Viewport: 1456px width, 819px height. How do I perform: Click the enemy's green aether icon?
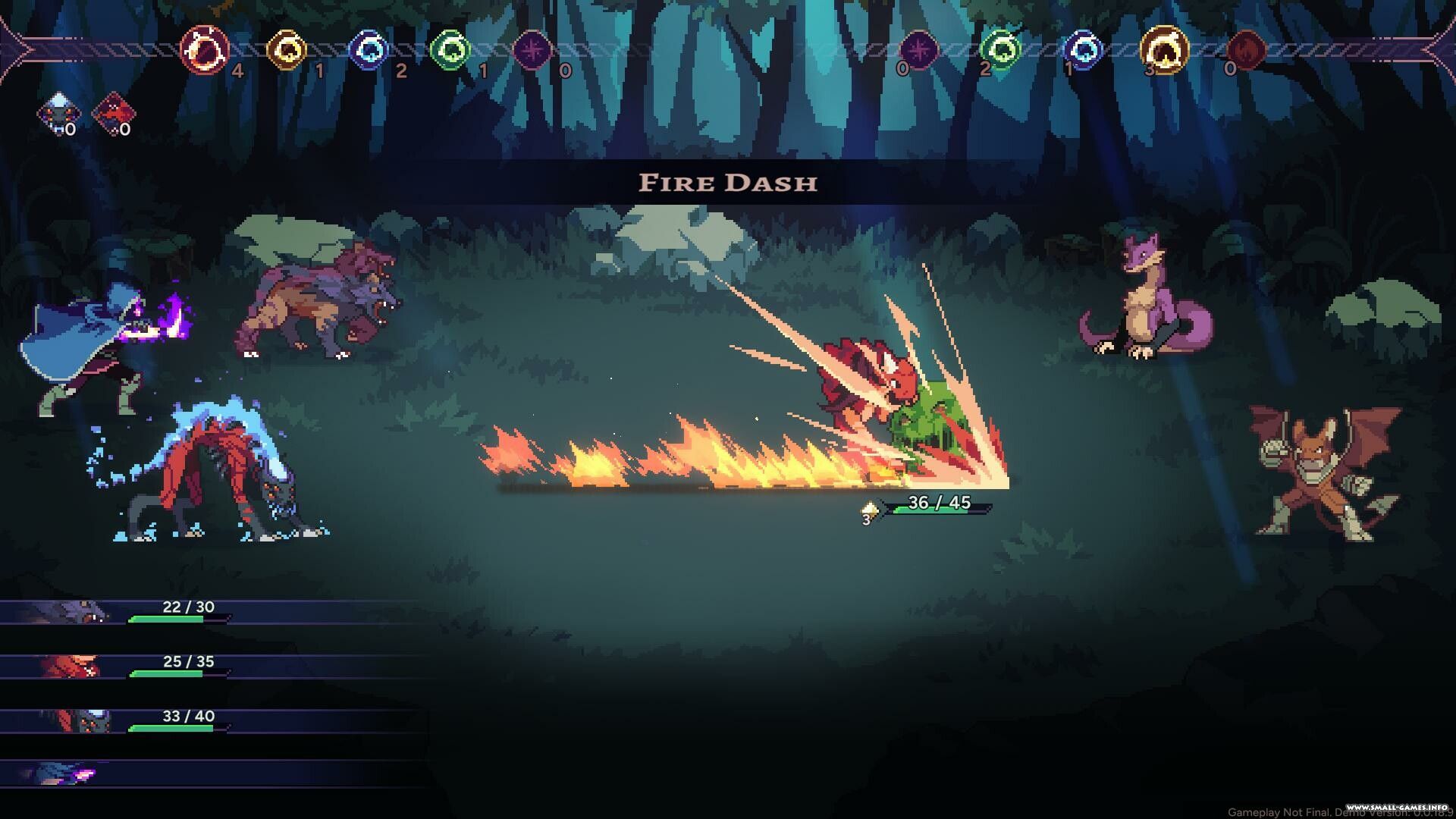coord(1000,51)
